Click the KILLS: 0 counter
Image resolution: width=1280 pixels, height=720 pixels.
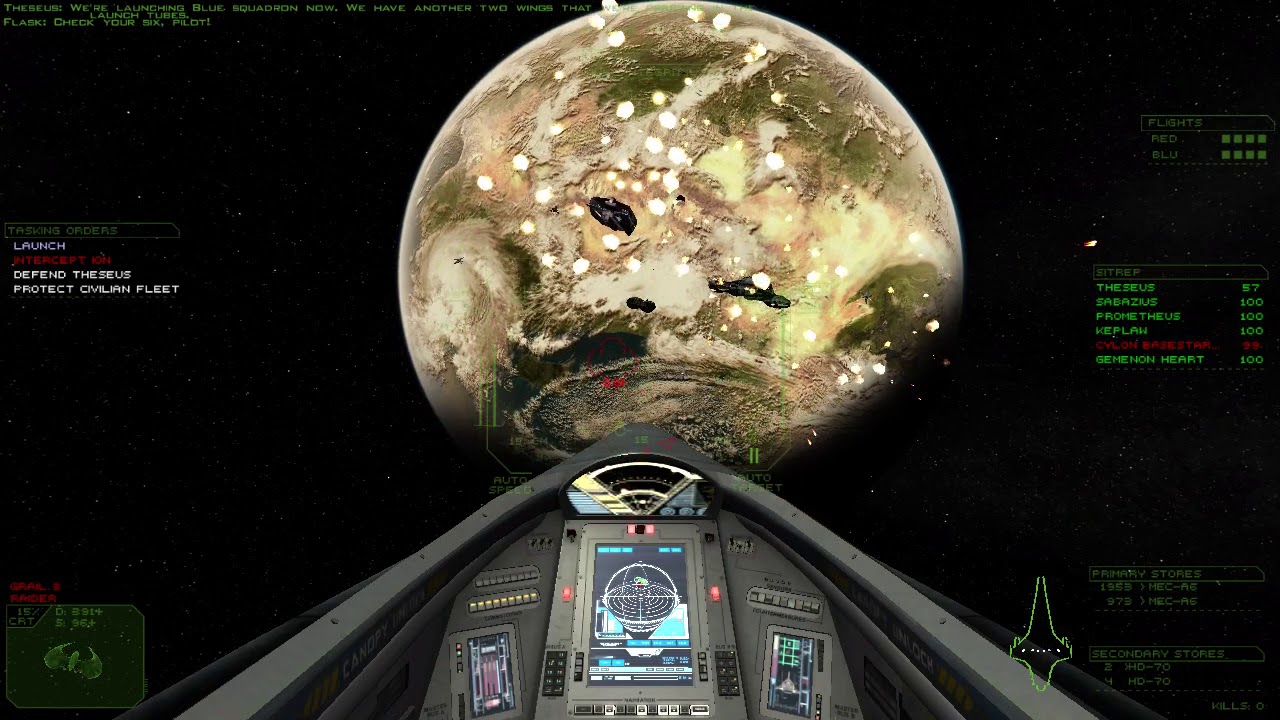tap(1239, 708)
